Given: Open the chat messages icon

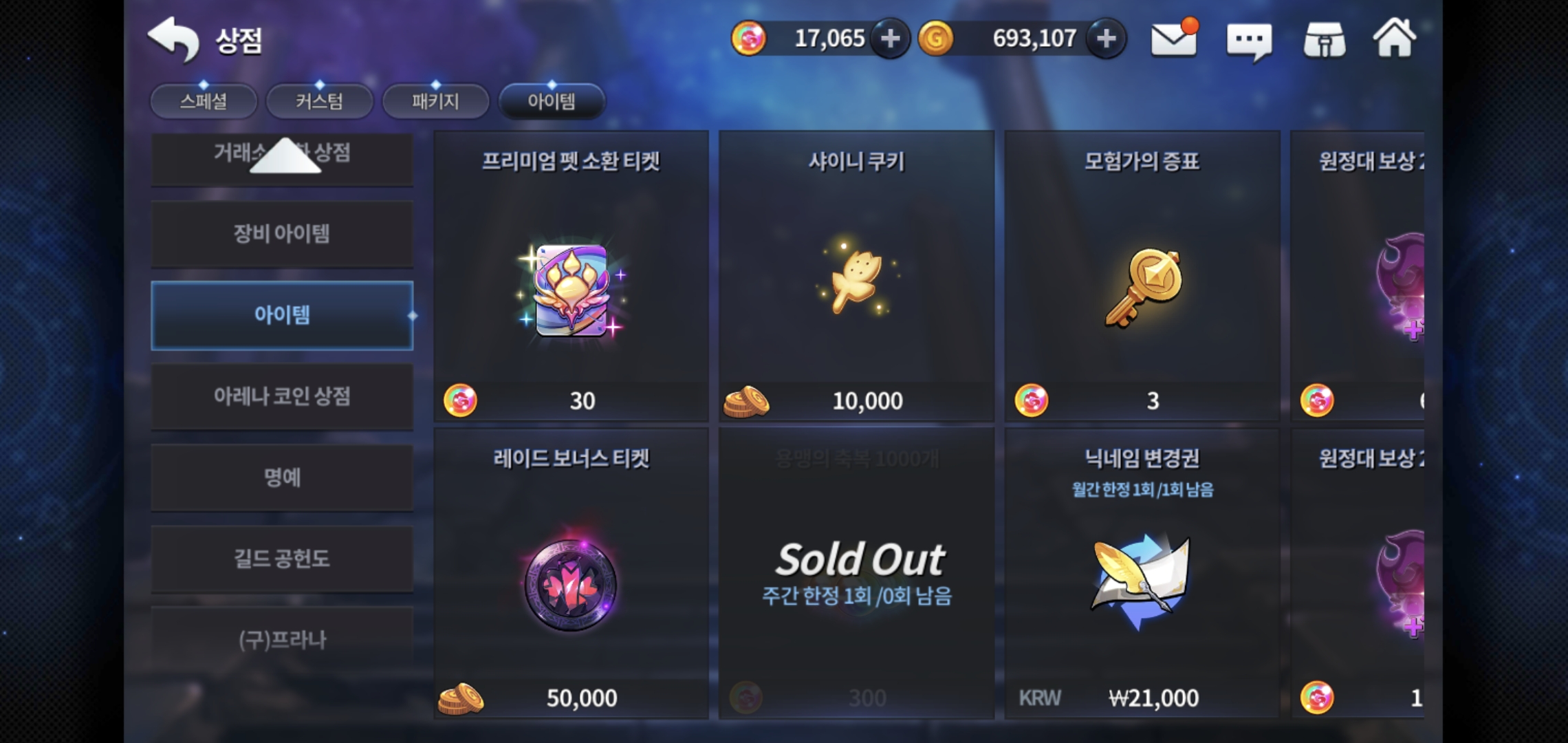Looking at the screenshot, I should (x=1250, y=40).
